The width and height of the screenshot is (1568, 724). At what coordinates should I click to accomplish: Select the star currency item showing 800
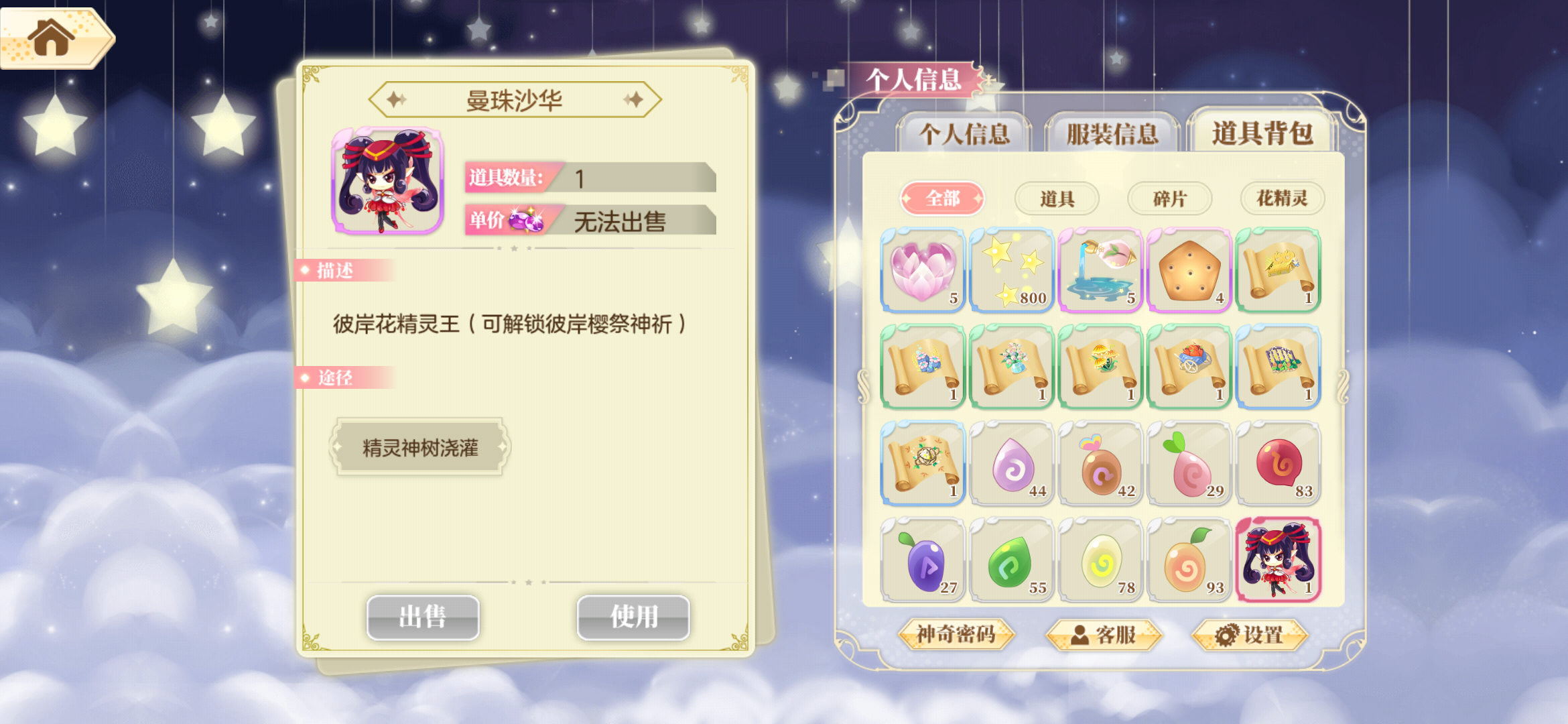(x=1011, y=269)
